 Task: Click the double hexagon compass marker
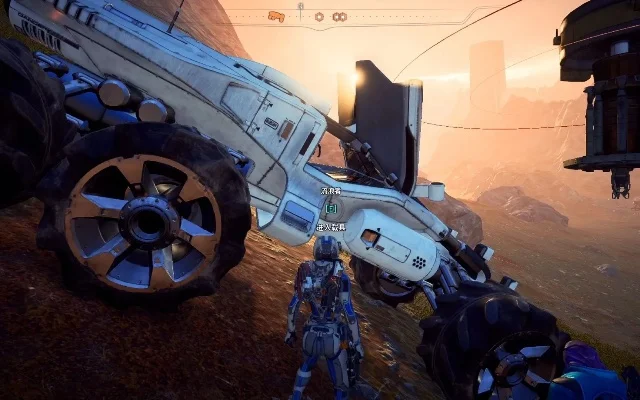[x=339, y=16]
